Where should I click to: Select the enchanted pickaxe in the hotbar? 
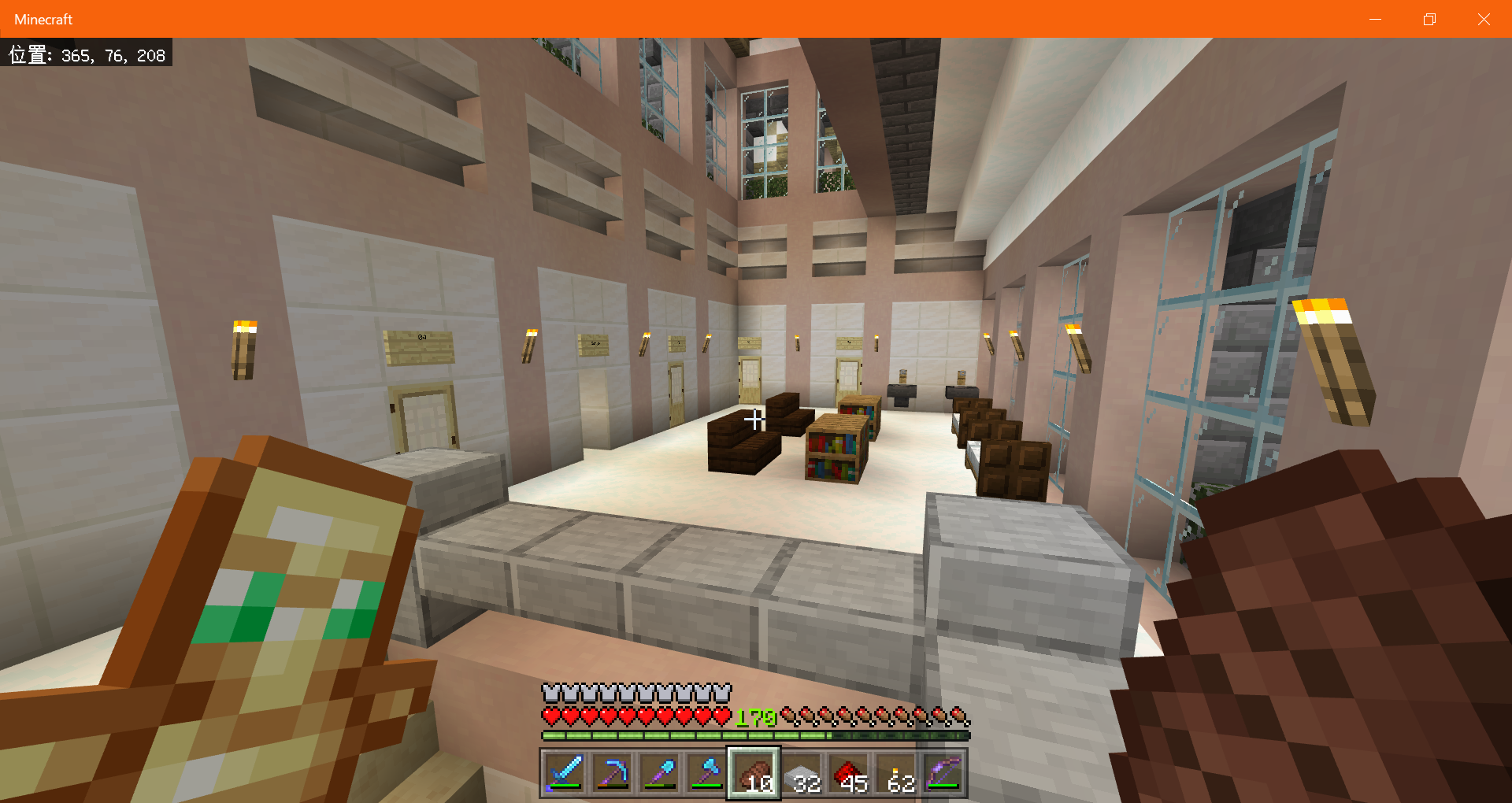[x=612, y=772]
